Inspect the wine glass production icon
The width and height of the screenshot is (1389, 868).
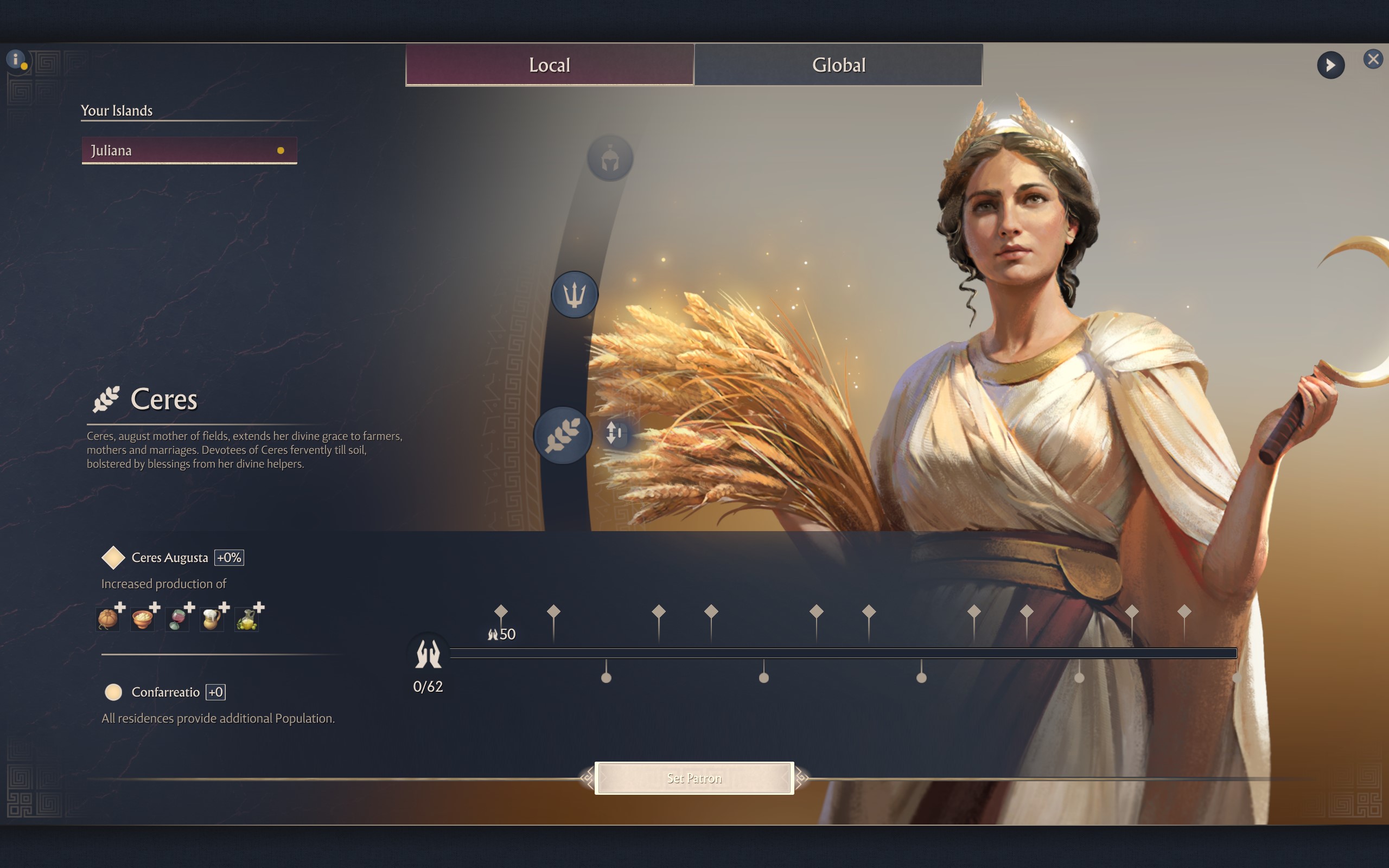coord(177,619)
